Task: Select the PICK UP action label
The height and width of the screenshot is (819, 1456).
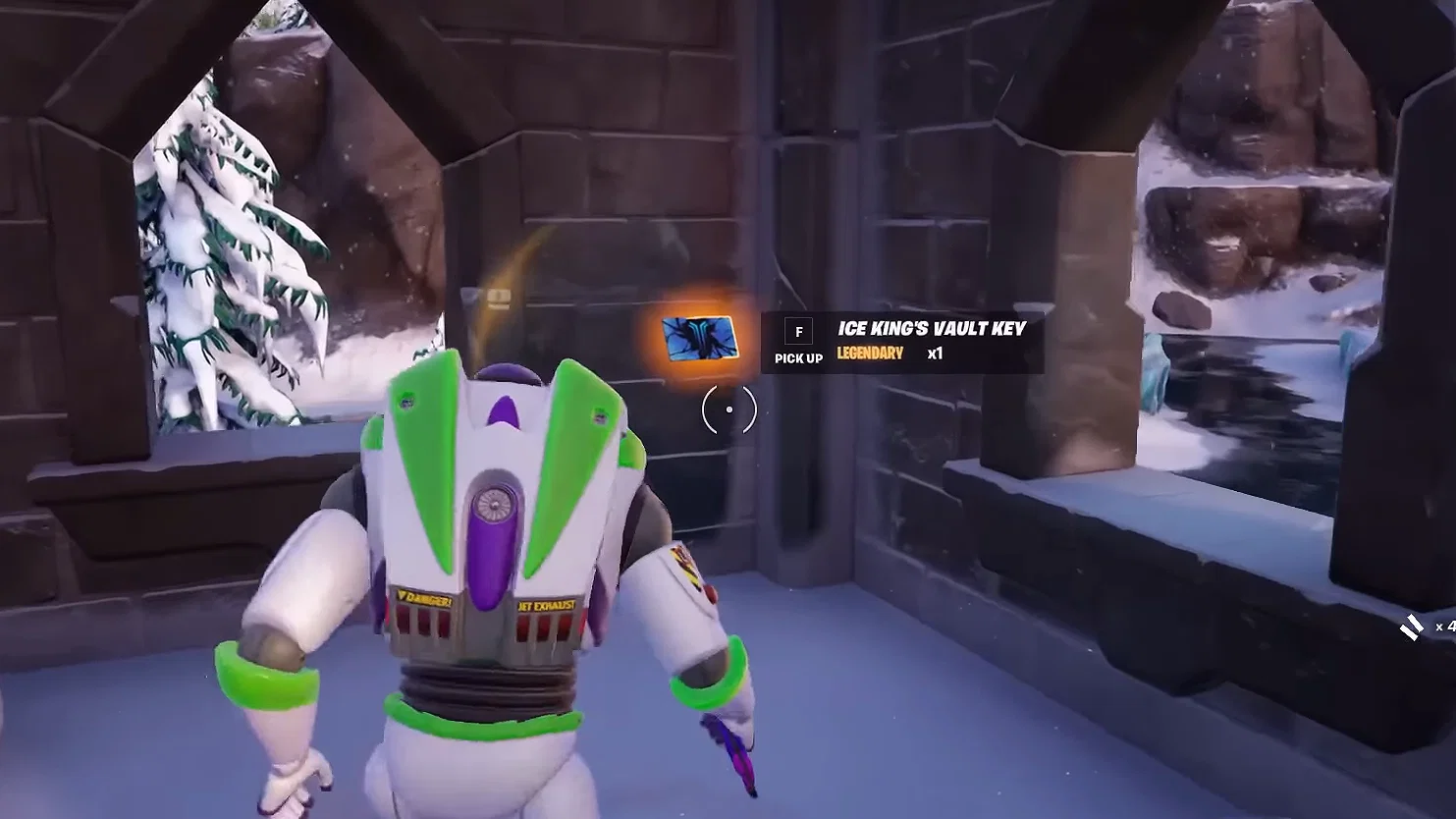Action: [x=797, y=358]
